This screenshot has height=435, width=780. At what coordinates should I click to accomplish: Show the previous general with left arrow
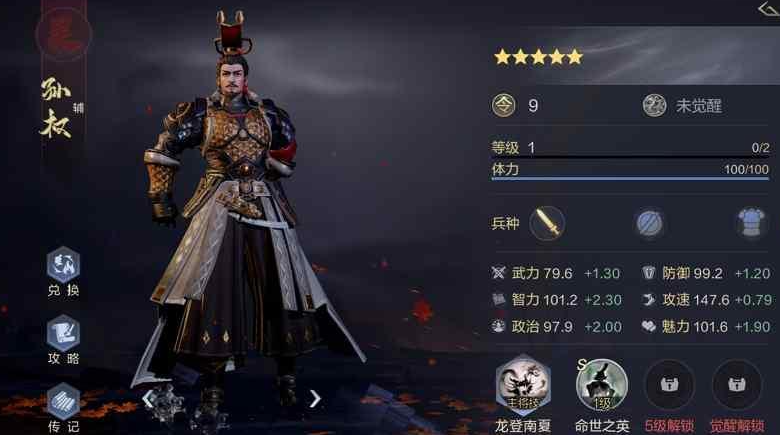click(x=148, y=399)
